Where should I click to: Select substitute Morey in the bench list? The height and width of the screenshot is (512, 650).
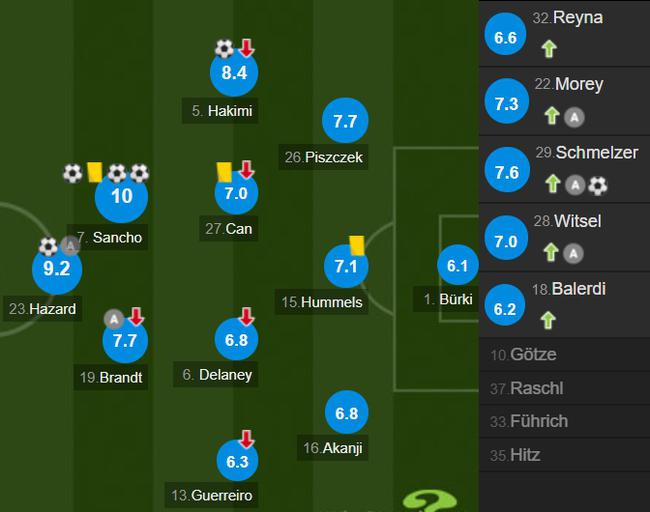click(565, 101)
